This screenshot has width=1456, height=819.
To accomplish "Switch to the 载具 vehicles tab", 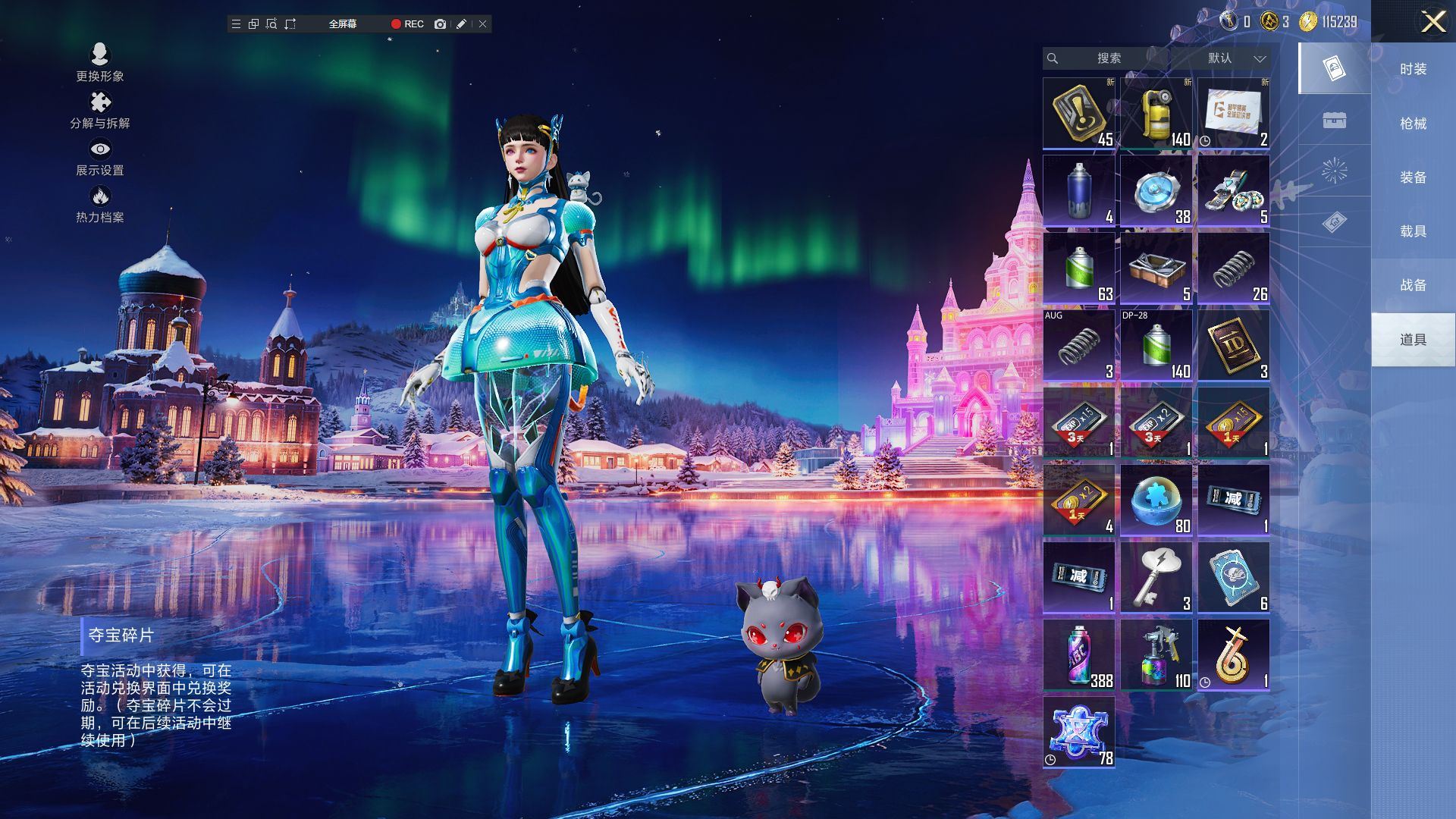I will point(1413,231).
